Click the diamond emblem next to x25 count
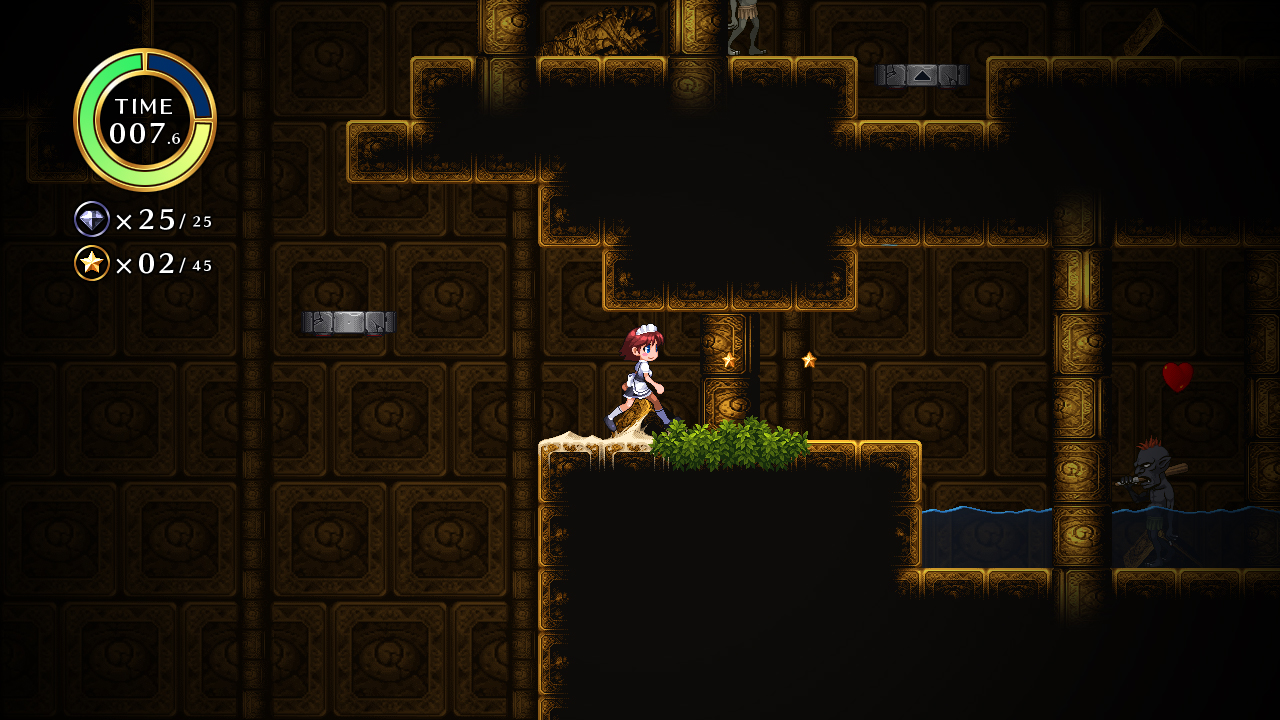The height and width of the screenshot is (720, 1280). (x=92, y=219)
